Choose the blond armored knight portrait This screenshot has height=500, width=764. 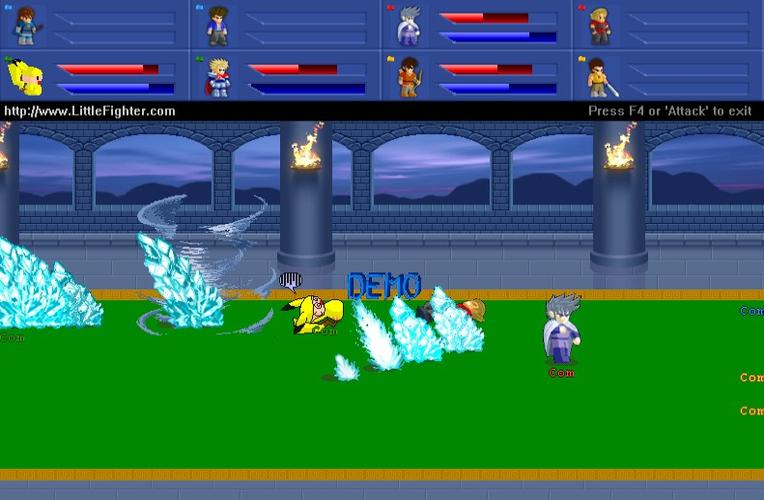(x=216, y=76)
